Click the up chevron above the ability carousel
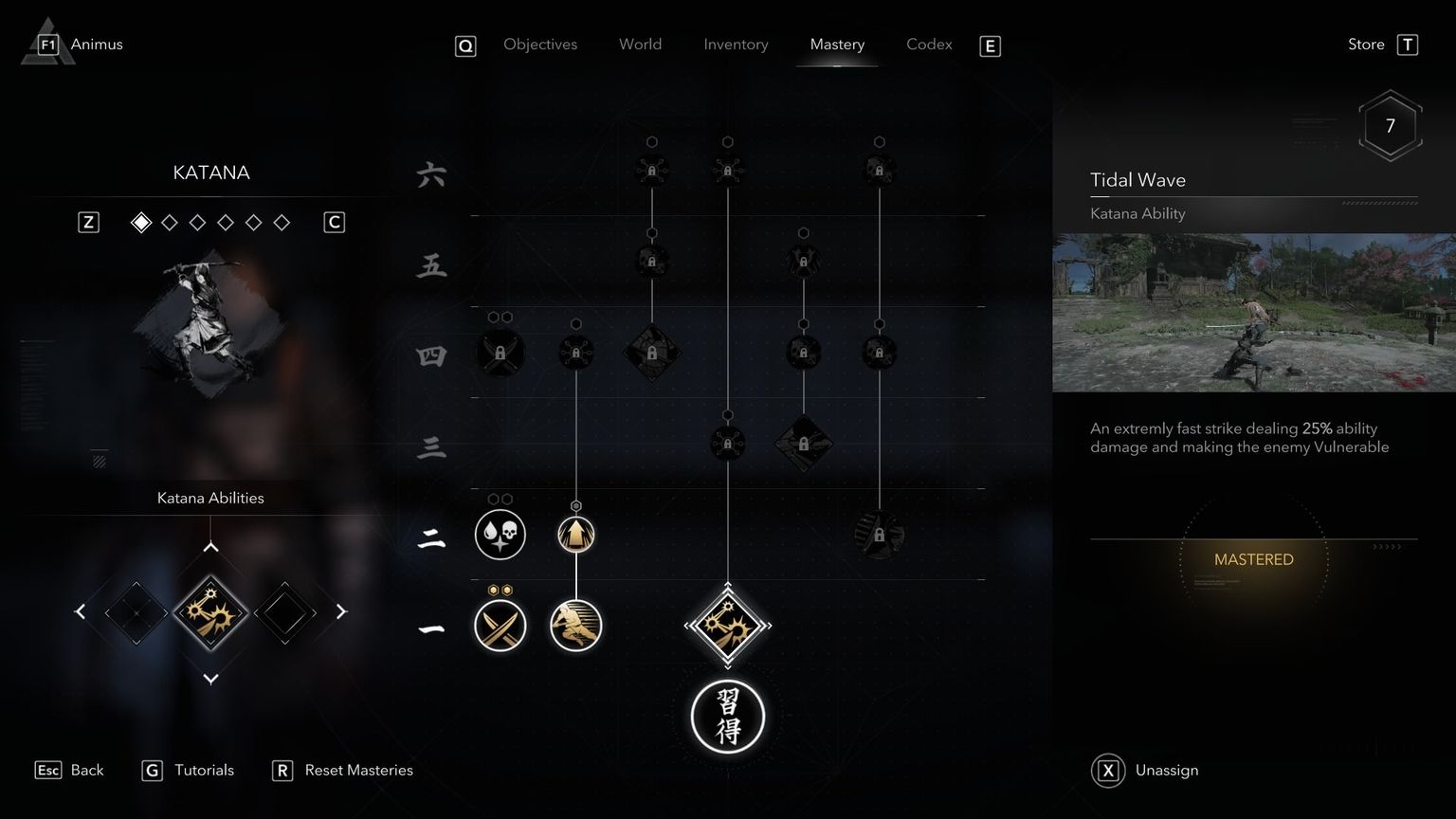 click(210, 547)
